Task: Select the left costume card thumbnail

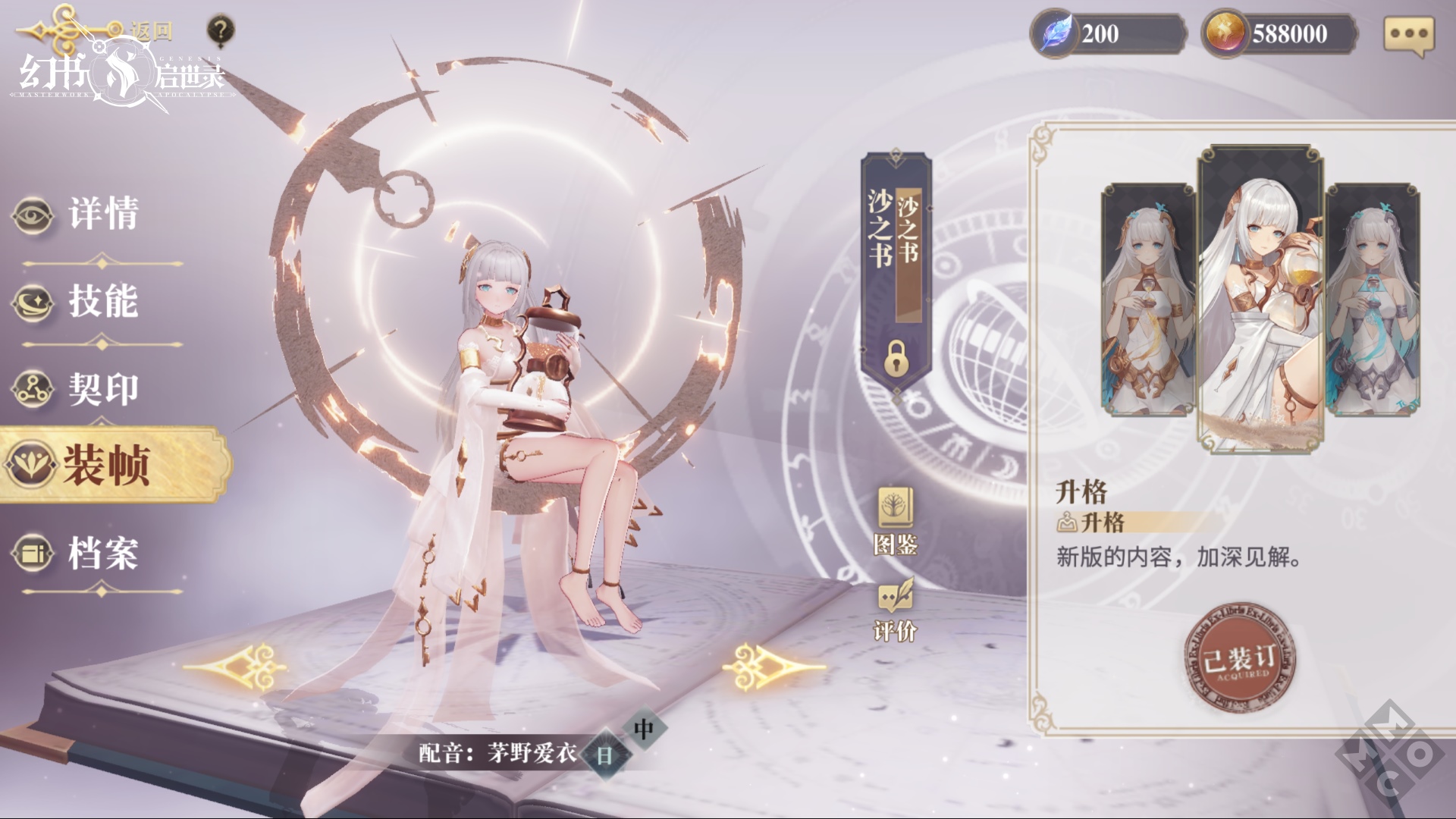Action: (1147, 300)
